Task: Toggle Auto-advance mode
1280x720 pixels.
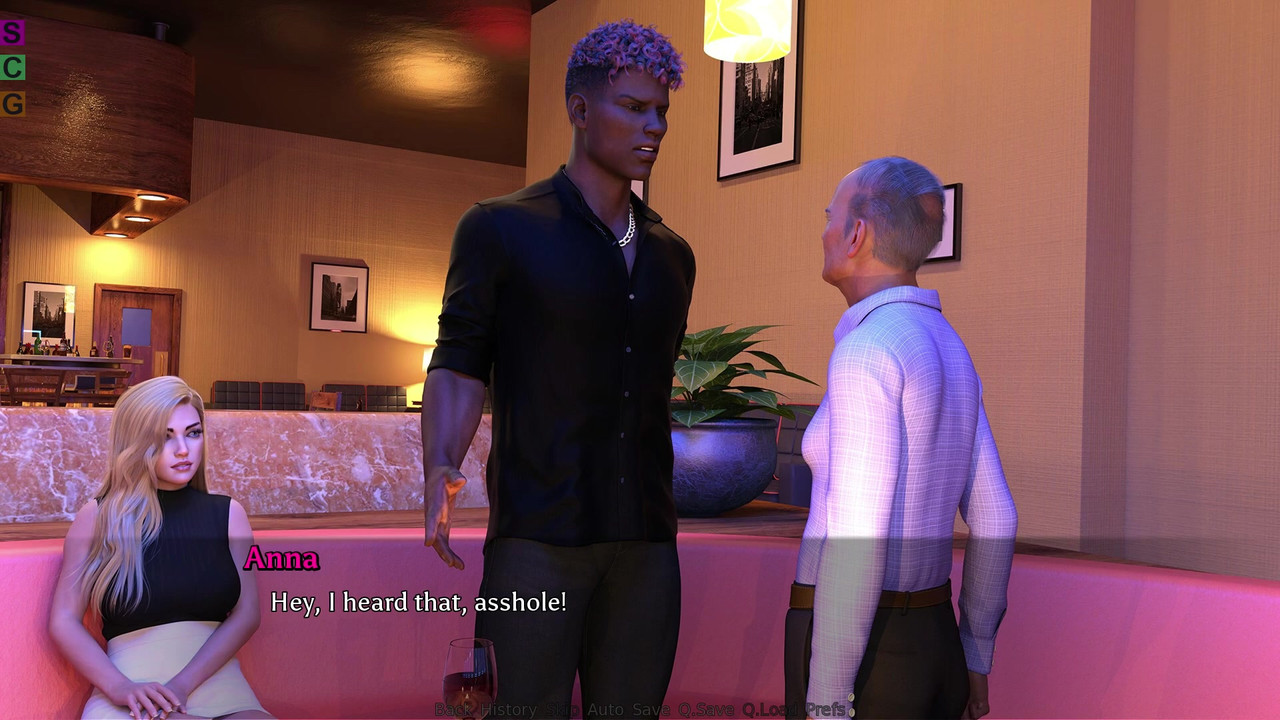Action: pos(605,710)
